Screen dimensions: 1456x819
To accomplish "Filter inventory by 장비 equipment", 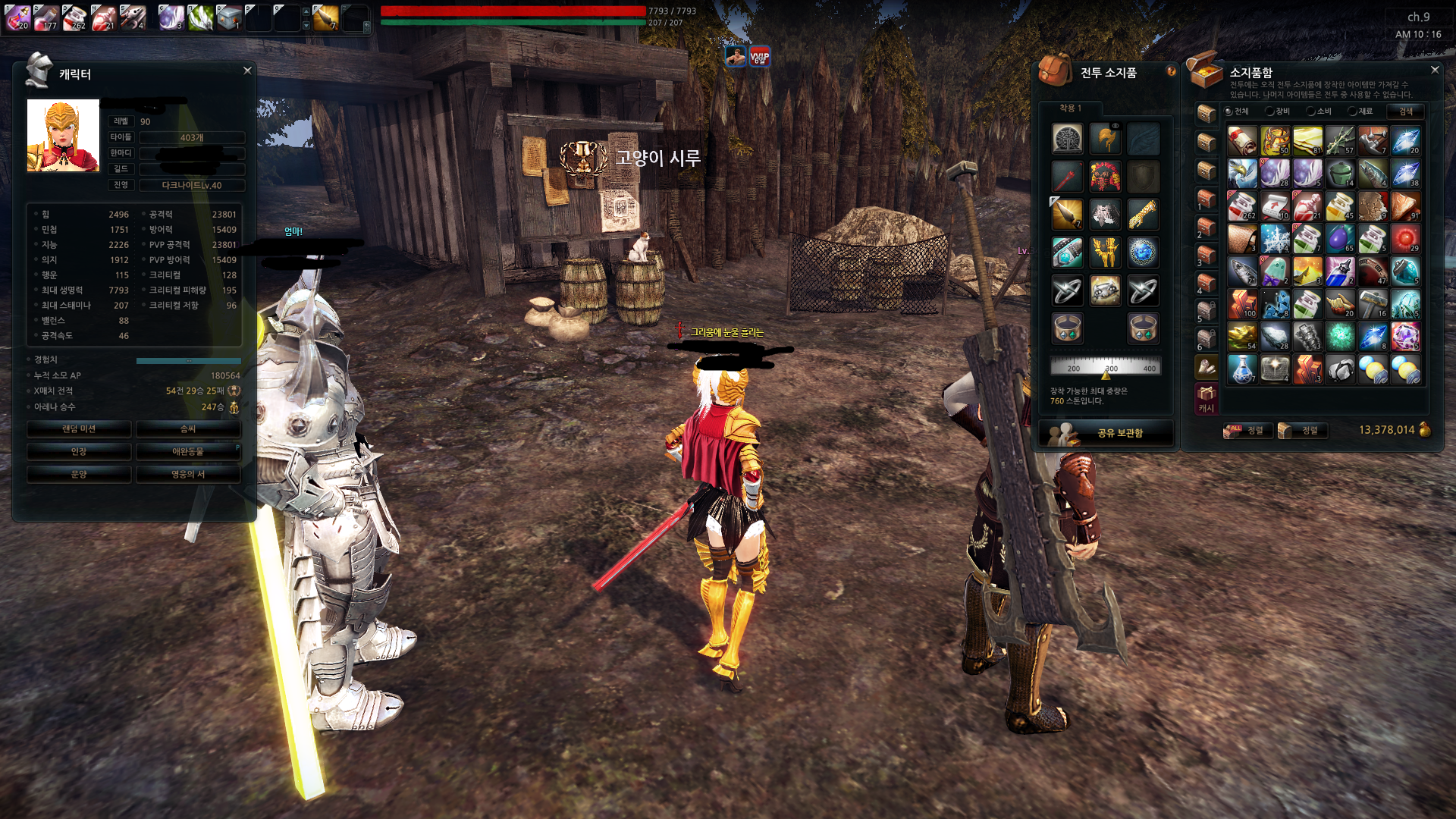I will pos(1278,111).
